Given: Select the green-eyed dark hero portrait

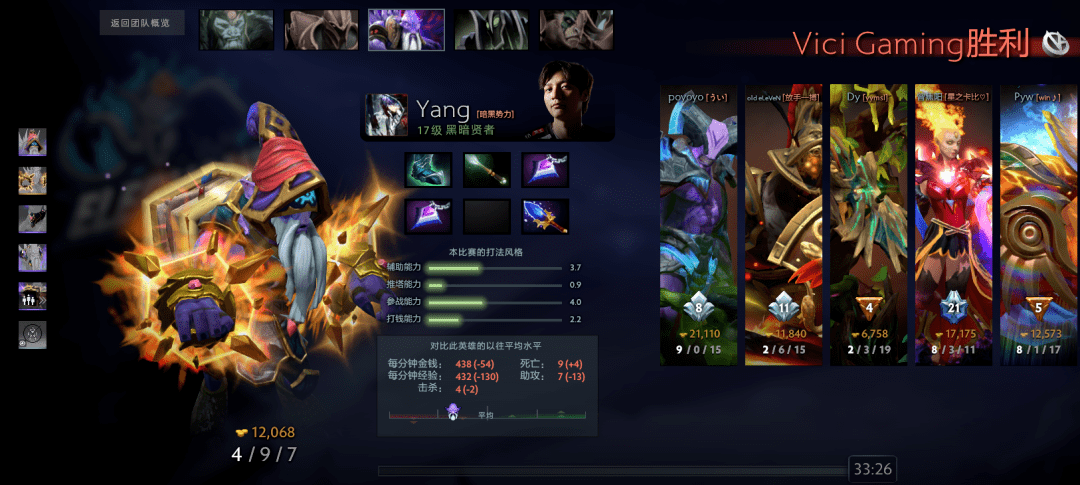Looking at the screenshot, I should pos(491,30).
